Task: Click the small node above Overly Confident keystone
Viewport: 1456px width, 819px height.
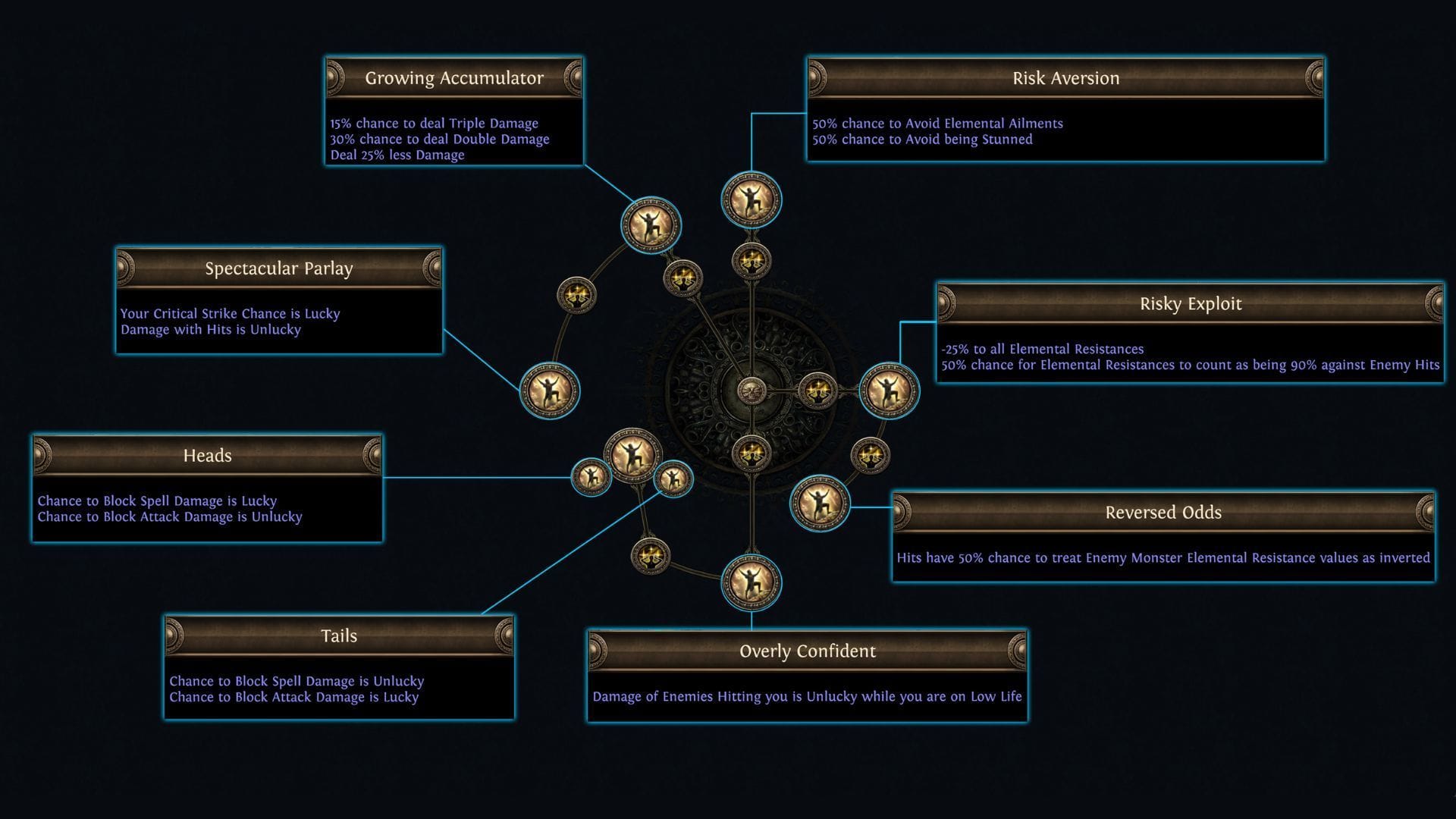Action: [751, 453]
